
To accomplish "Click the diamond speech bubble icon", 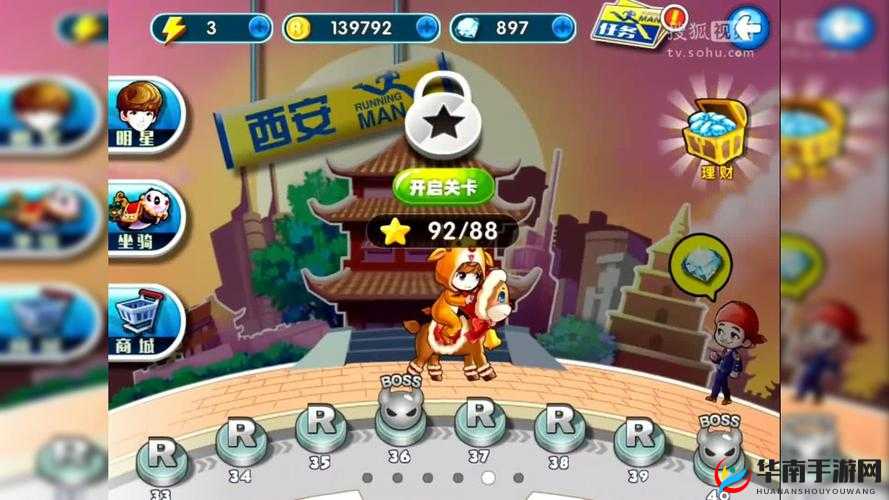I will [693, 263].
